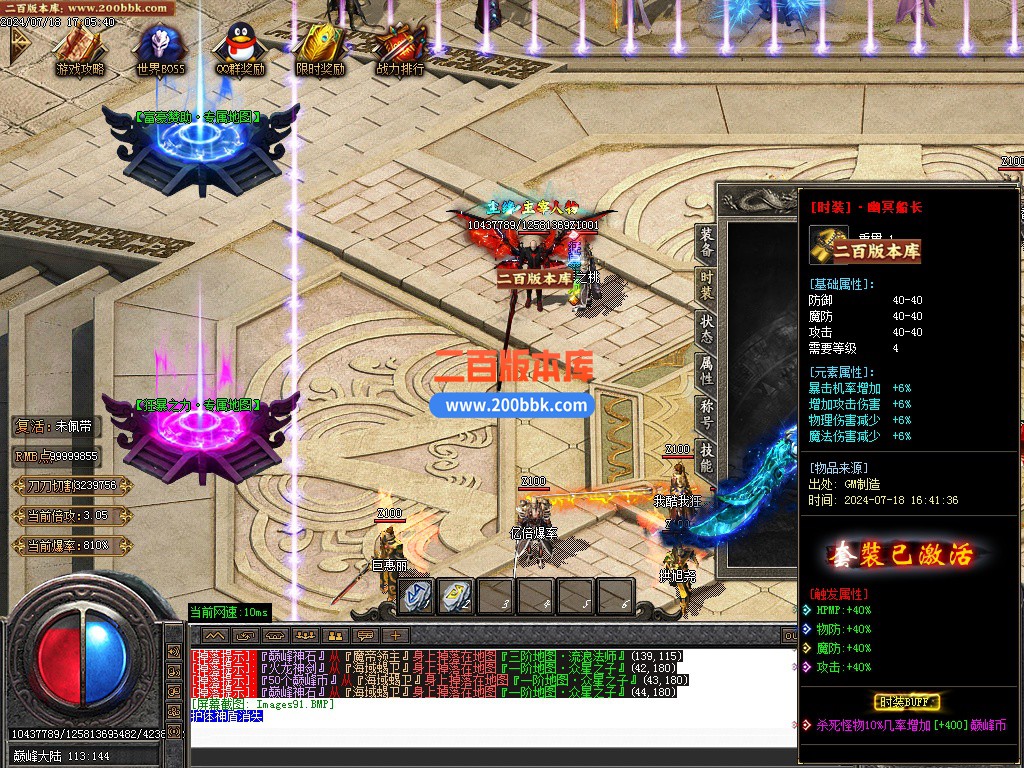The image size is (1024, 768).
Task: Select the 时装 costume tab
Action: pyautogui.click(x=707, y=285)
